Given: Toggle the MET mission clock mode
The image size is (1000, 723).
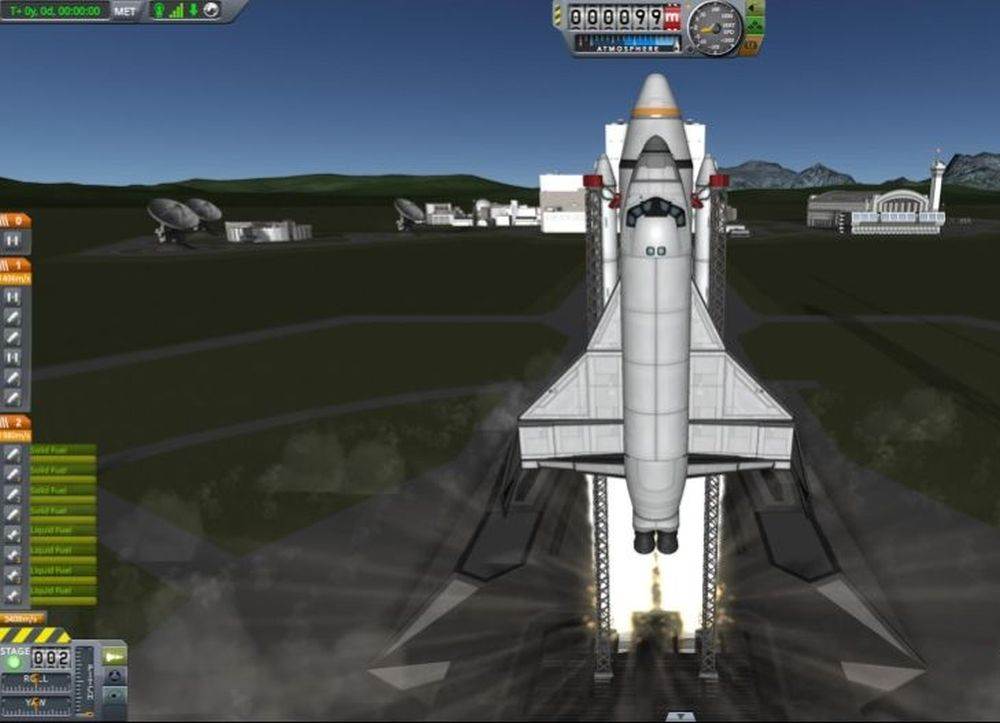Looking at the screenshot, I should tap(125, 11).
